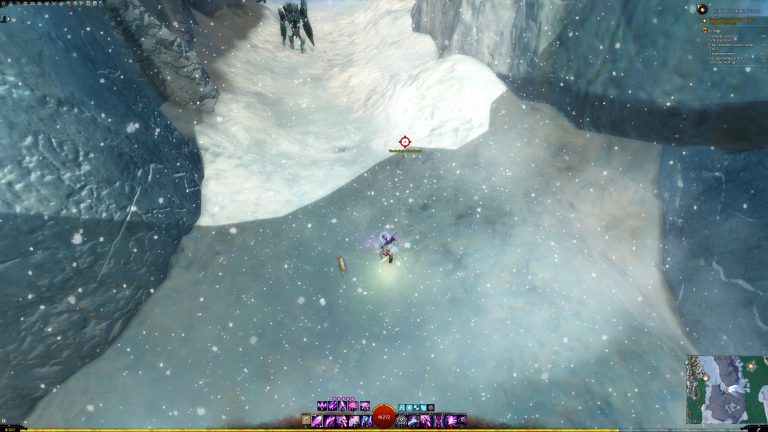Click the targeted enemy's red crosshair marker
The height and width of the screenshot is (432, 768).
point(405,142)
